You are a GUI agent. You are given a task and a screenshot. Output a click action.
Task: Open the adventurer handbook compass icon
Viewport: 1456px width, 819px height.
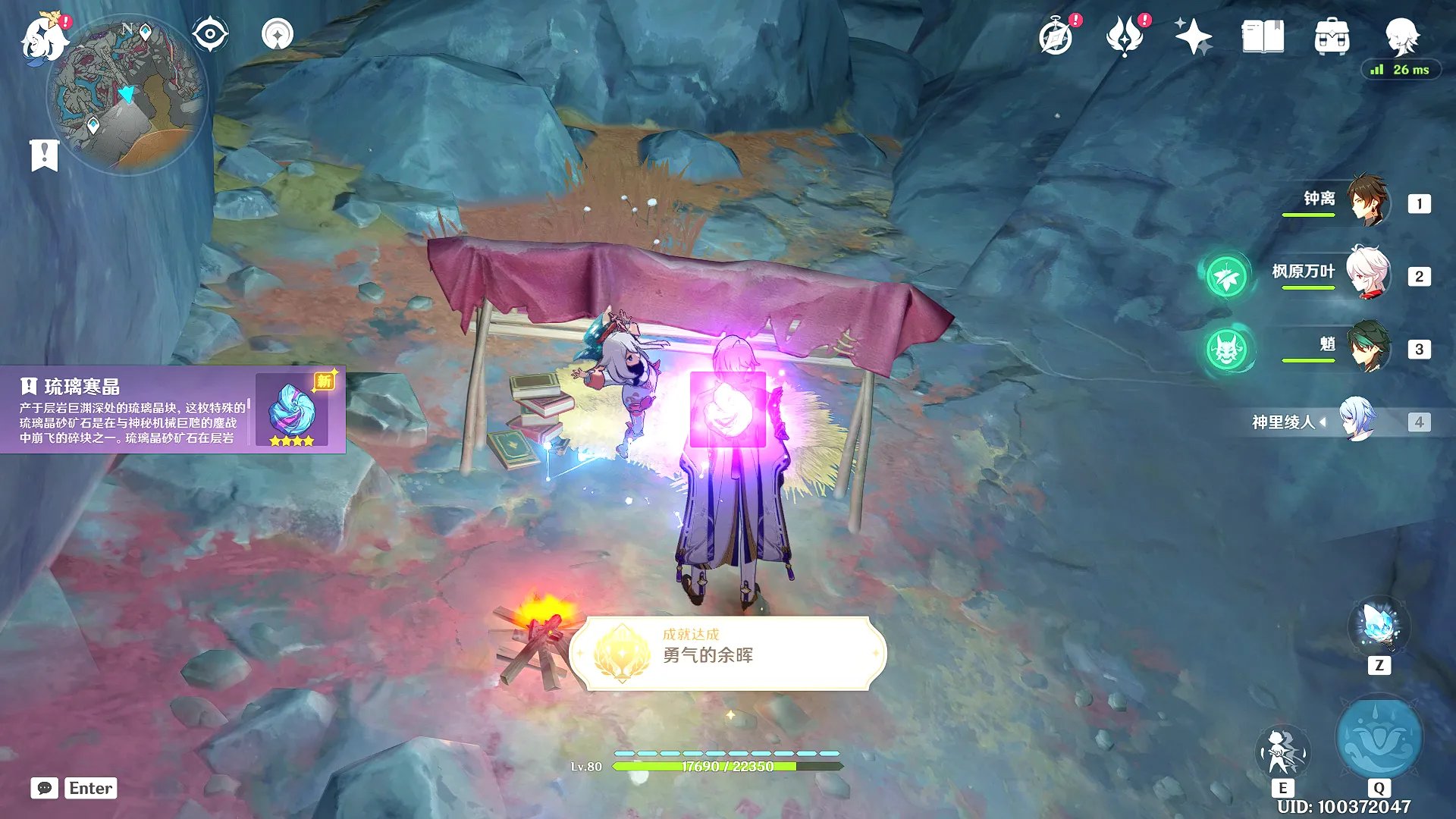click(x=1056, y=36)
